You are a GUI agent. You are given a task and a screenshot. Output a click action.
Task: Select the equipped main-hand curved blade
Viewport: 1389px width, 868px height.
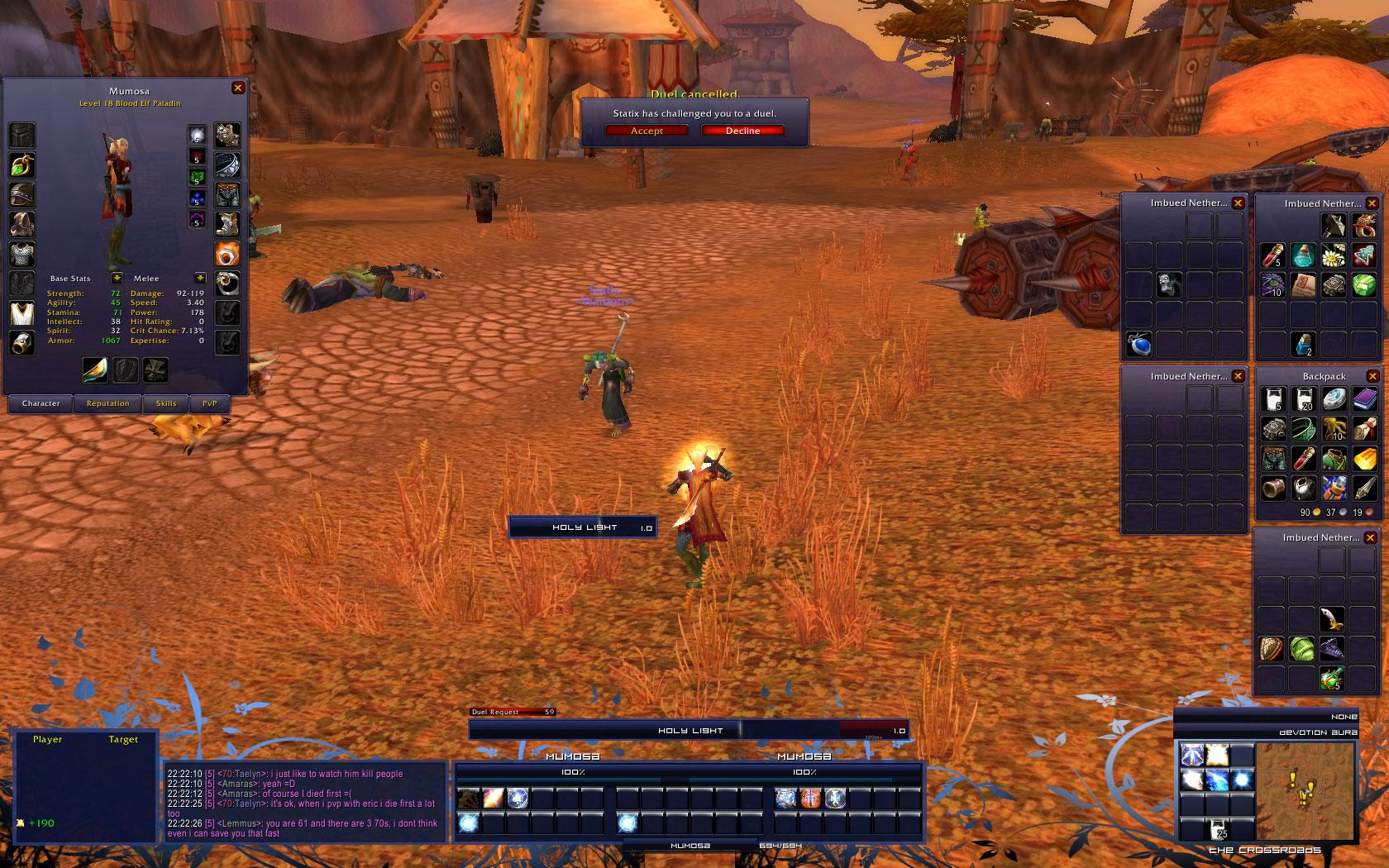95,370
